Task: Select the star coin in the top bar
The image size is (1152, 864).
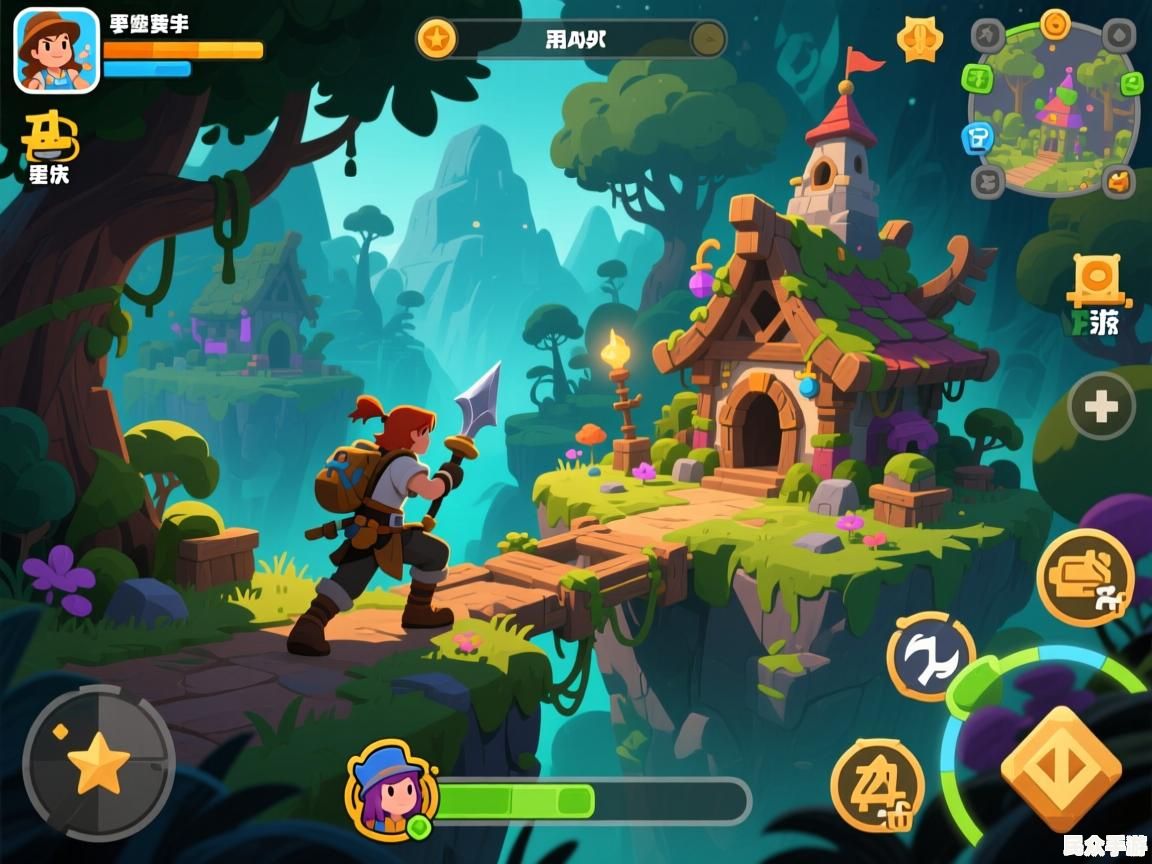Action: tap(437, 39)
